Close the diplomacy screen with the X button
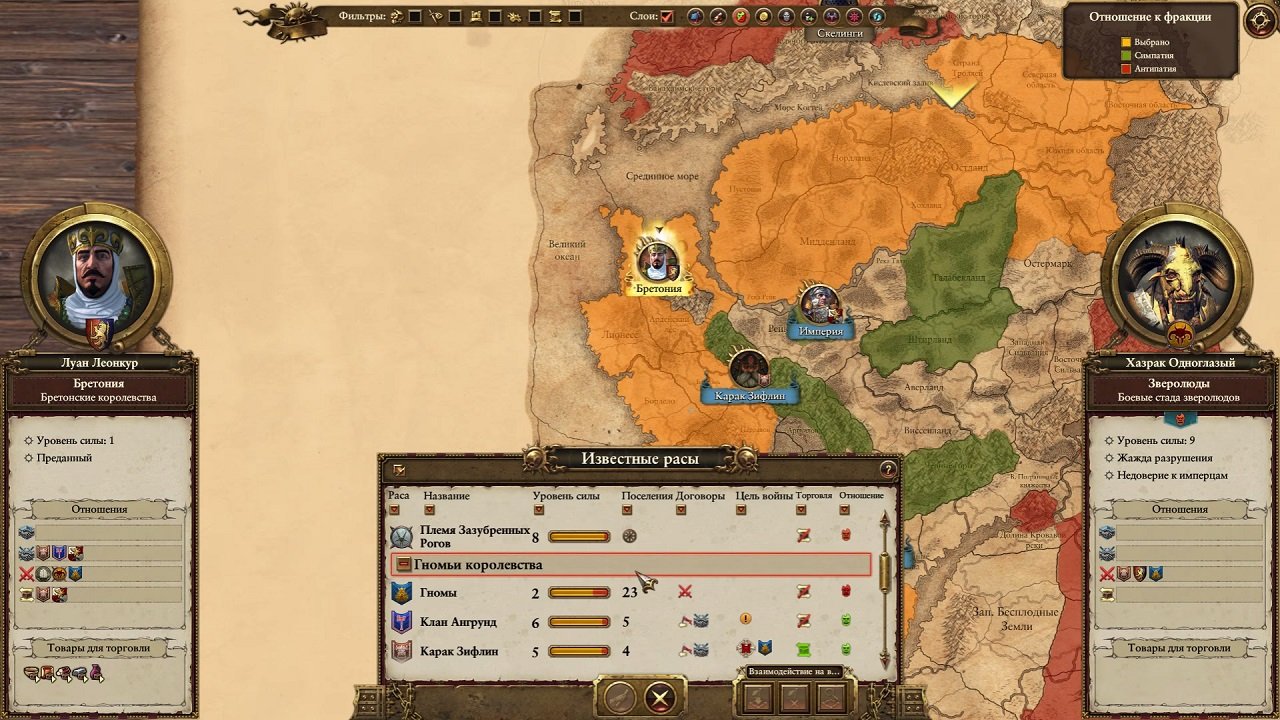Screen dimensions: 1280x720 (659, 697)
